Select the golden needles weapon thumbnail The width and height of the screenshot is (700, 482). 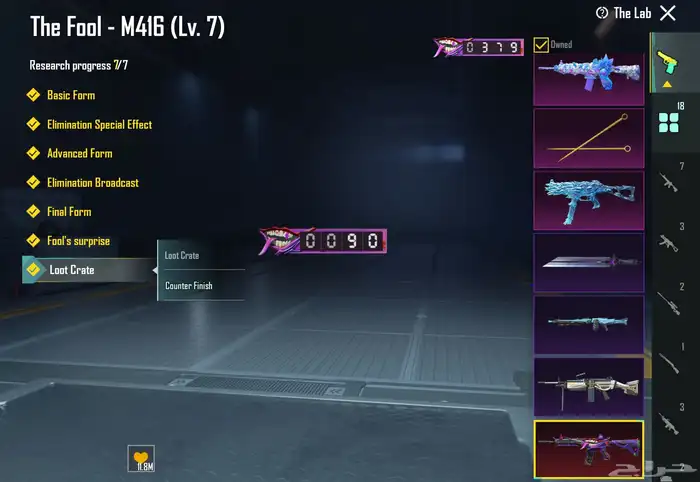click(x=588, y=138)
